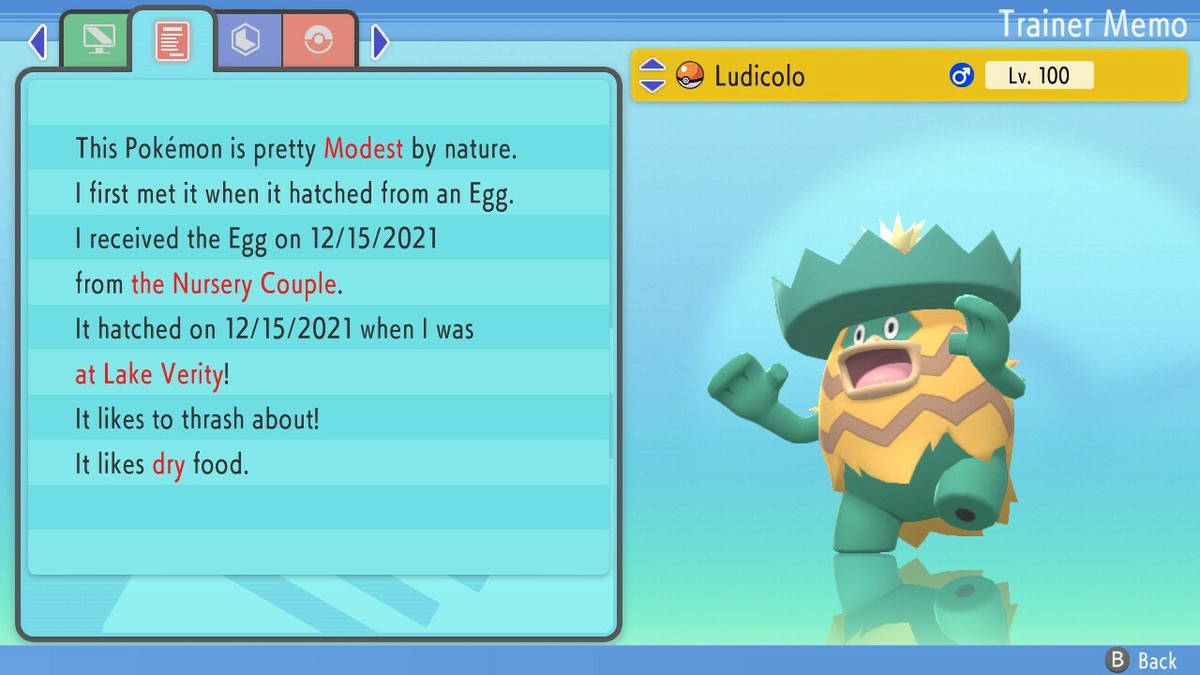Cycle Pokémon with the Ludicolo up-down arrows
Screen dimensions: 1200x675
click(652, 76)
